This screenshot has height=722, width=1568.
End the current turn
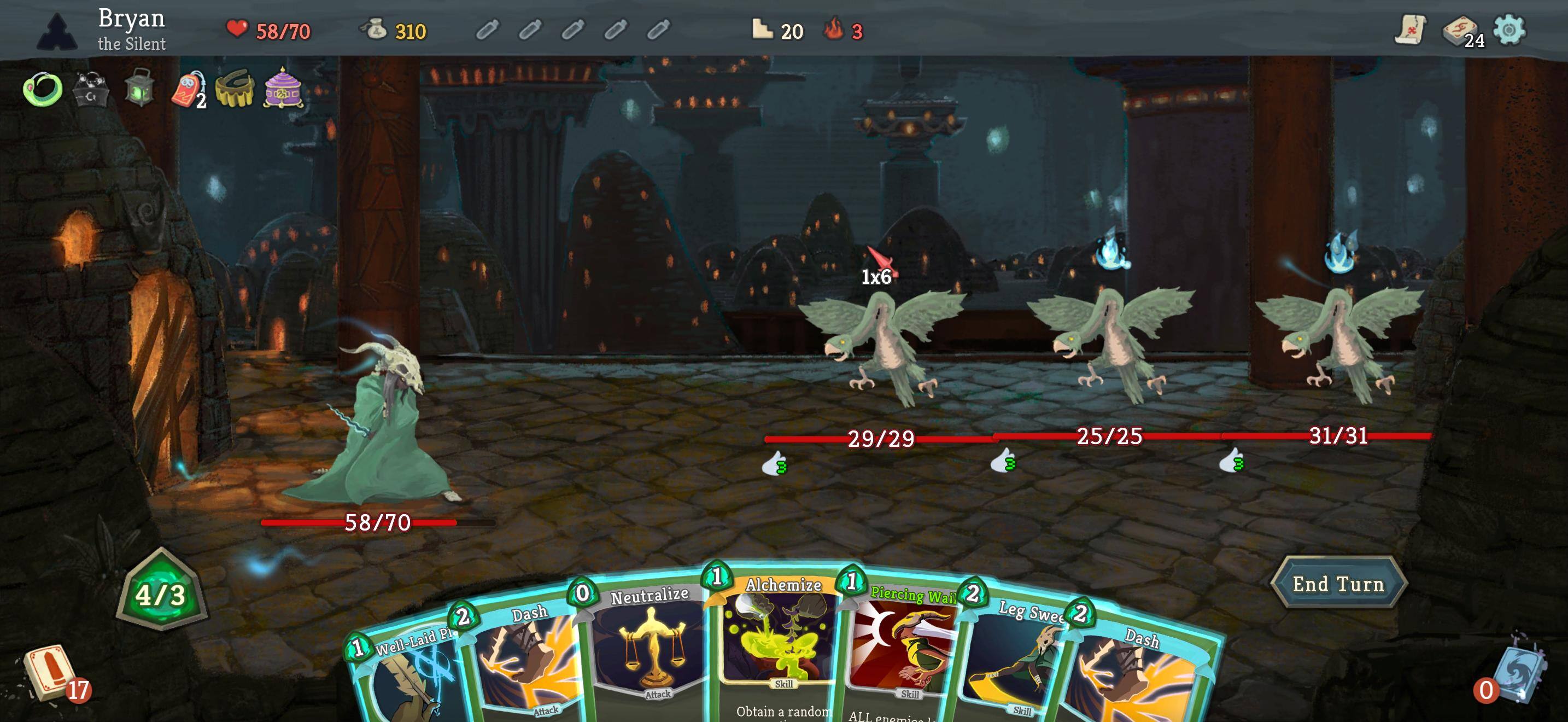(x=1338, y=584)
